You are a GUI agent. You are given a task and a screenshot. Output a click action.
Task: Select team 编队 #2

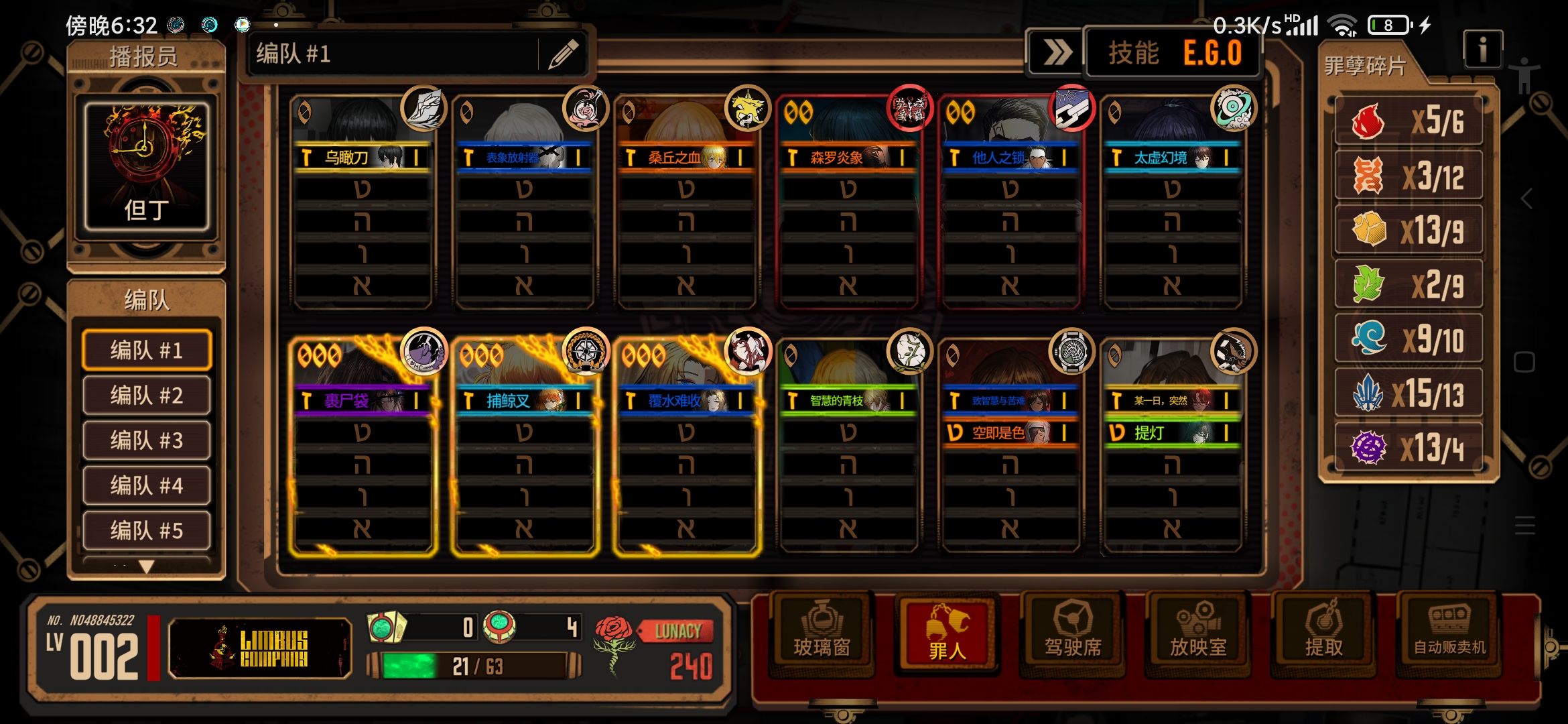pos(146,396)
